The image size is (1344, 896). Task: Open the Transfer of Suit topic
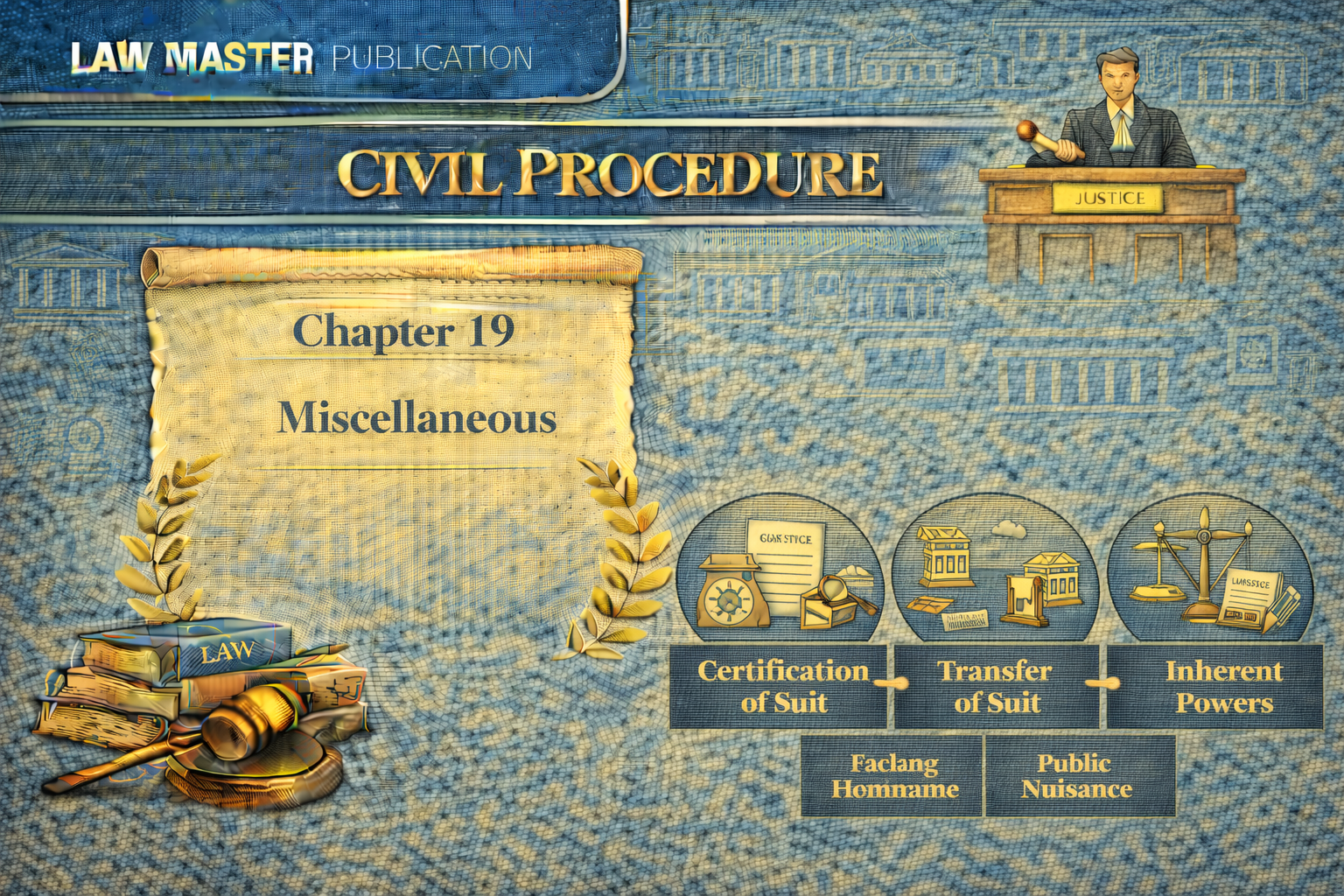pyautogui.click(x=996, y=687)
